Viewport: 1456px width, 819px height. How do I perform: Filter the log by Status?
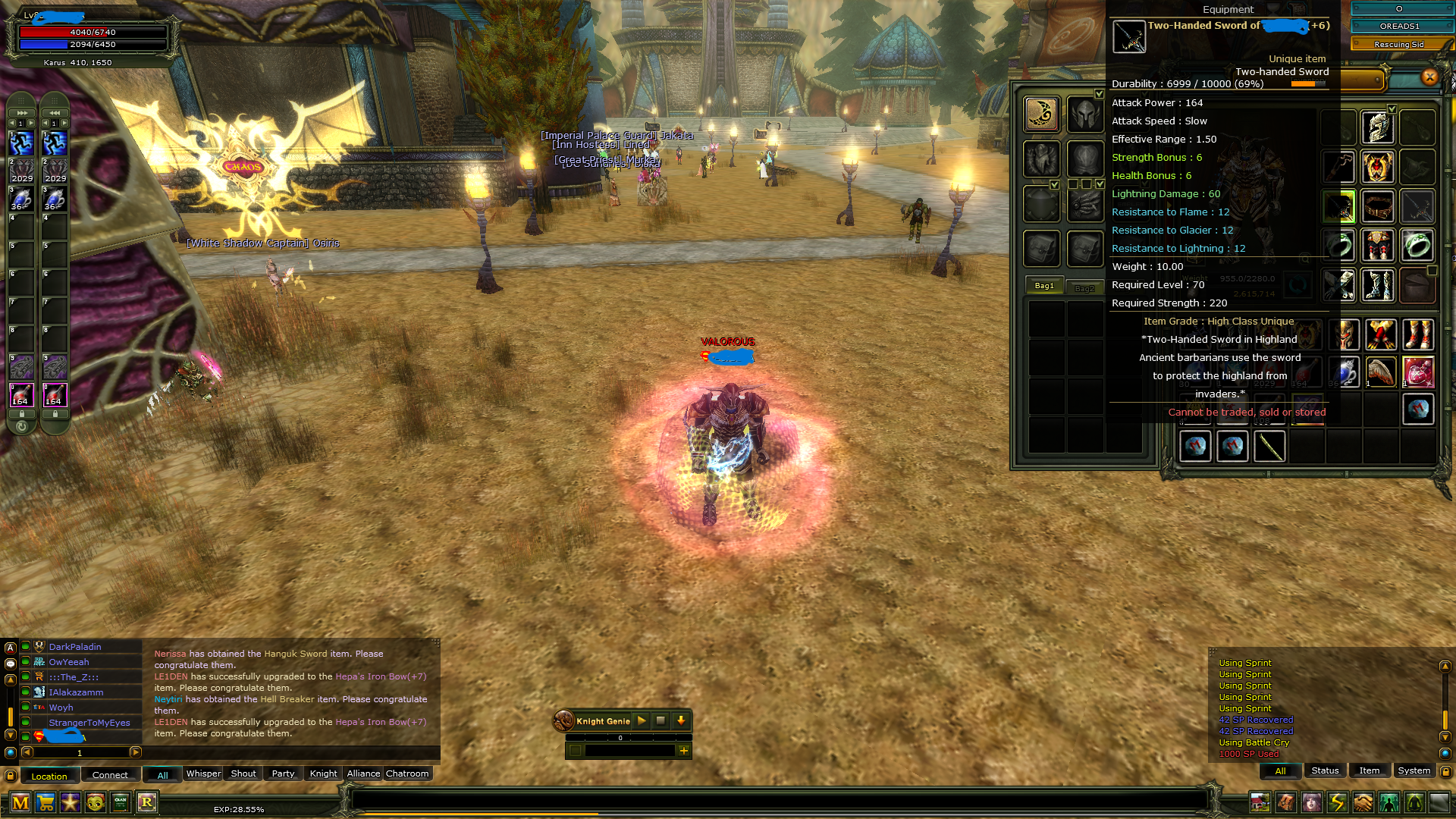[1325, 770]
